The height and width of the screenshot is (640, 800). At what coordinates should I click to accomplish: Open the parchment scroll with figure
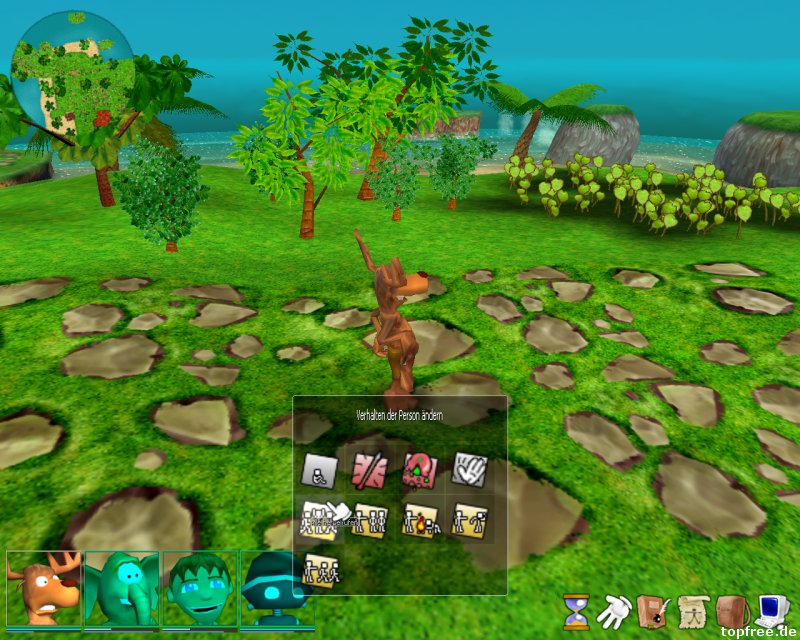click(x=693, y=609)
